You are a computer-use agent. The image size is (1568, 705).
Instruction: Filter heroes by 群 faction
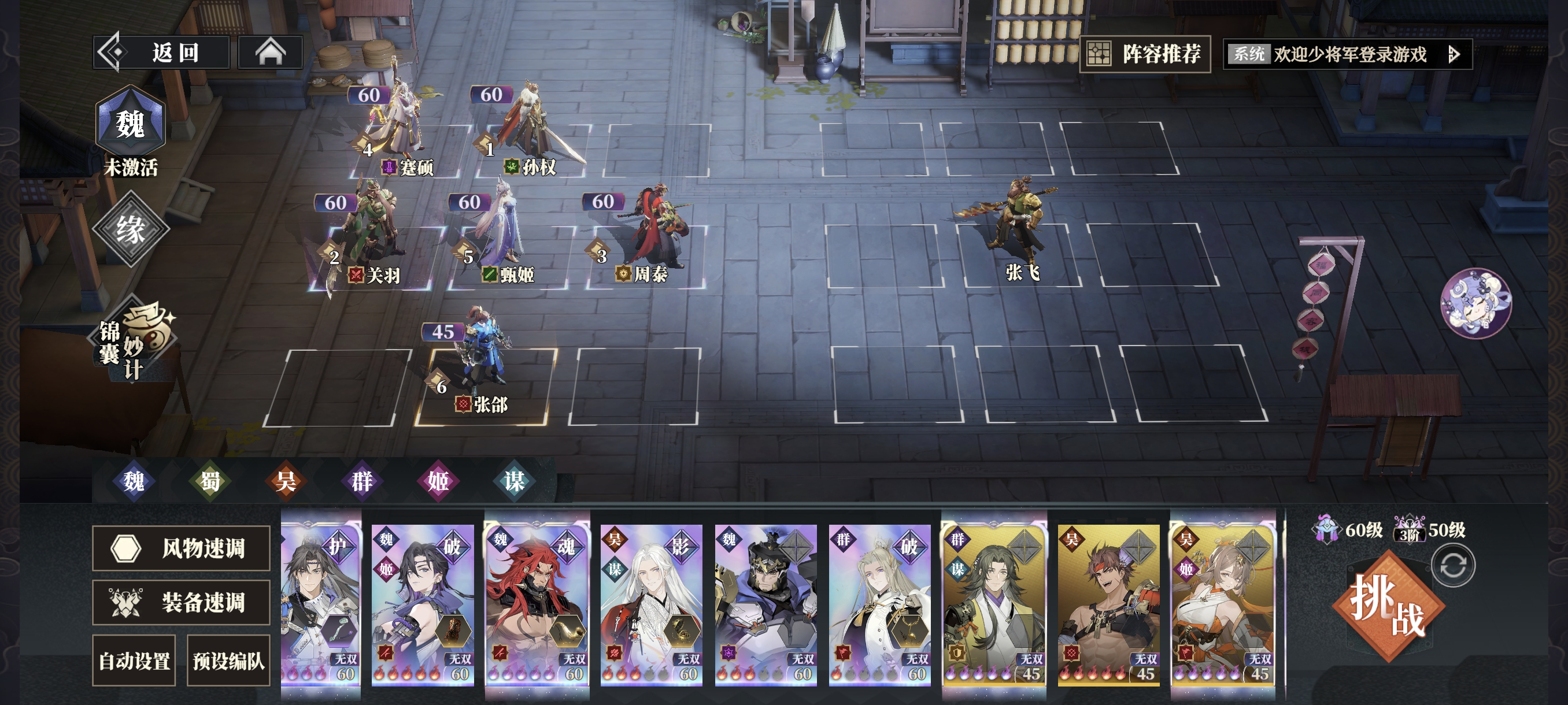pos(362,481)
